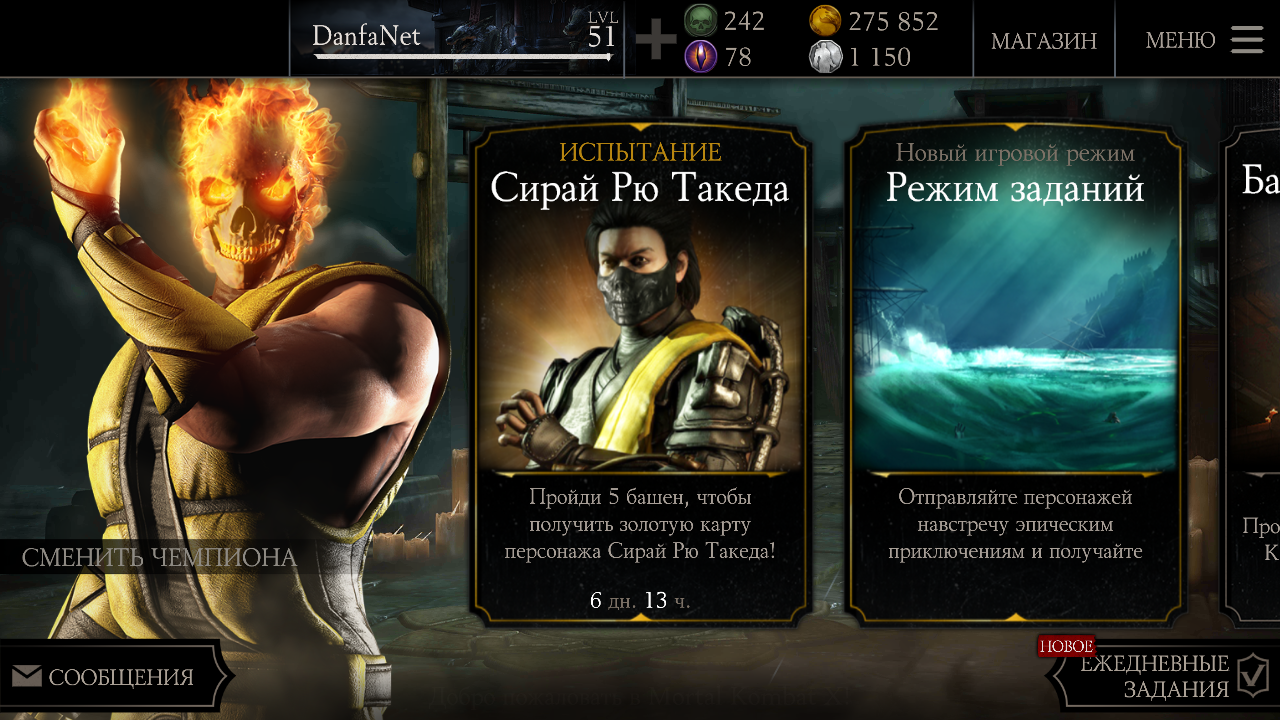Open the DanfaNet player profile

coord(460,39)
